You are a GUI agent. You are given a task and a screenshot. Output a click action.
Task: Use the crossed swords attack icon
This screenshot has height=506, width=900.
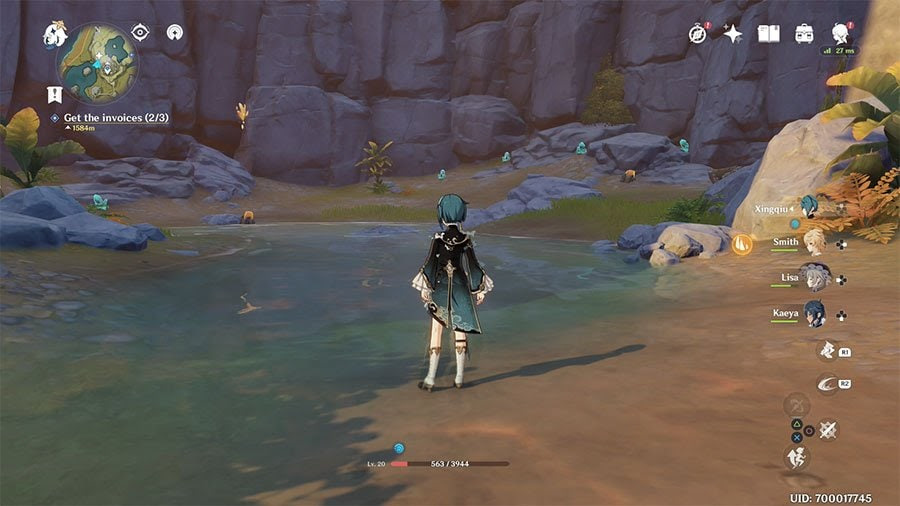[828, 430]
